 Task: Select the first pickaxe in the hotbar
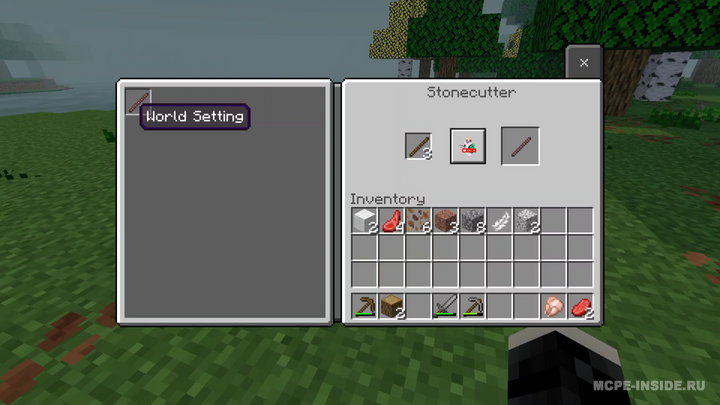tap(364, 306)
